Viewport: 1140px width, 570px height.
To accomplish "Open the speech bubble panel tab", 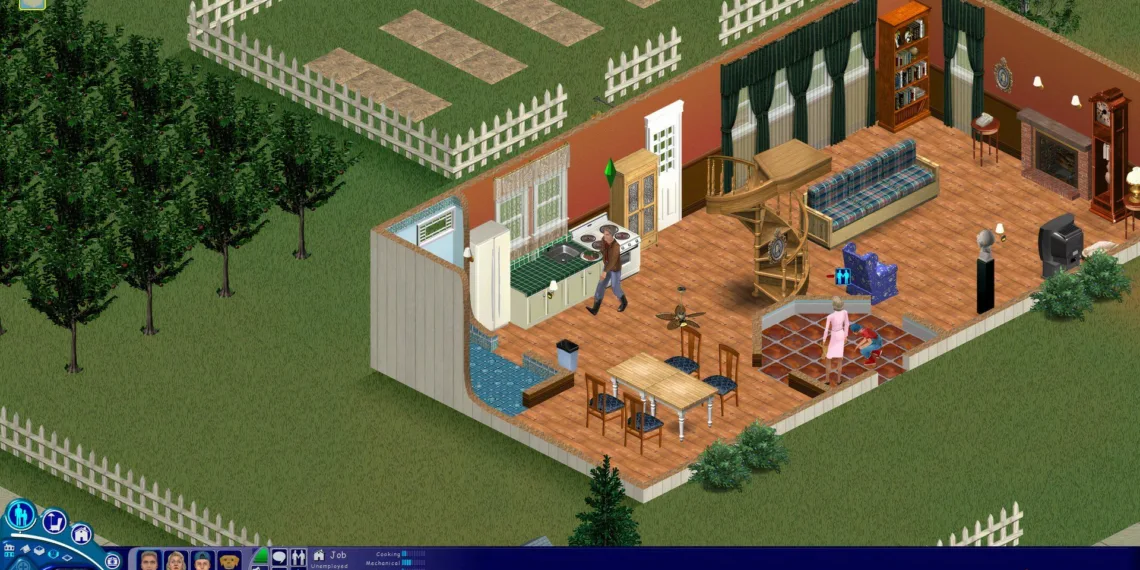I will (279, 557).
